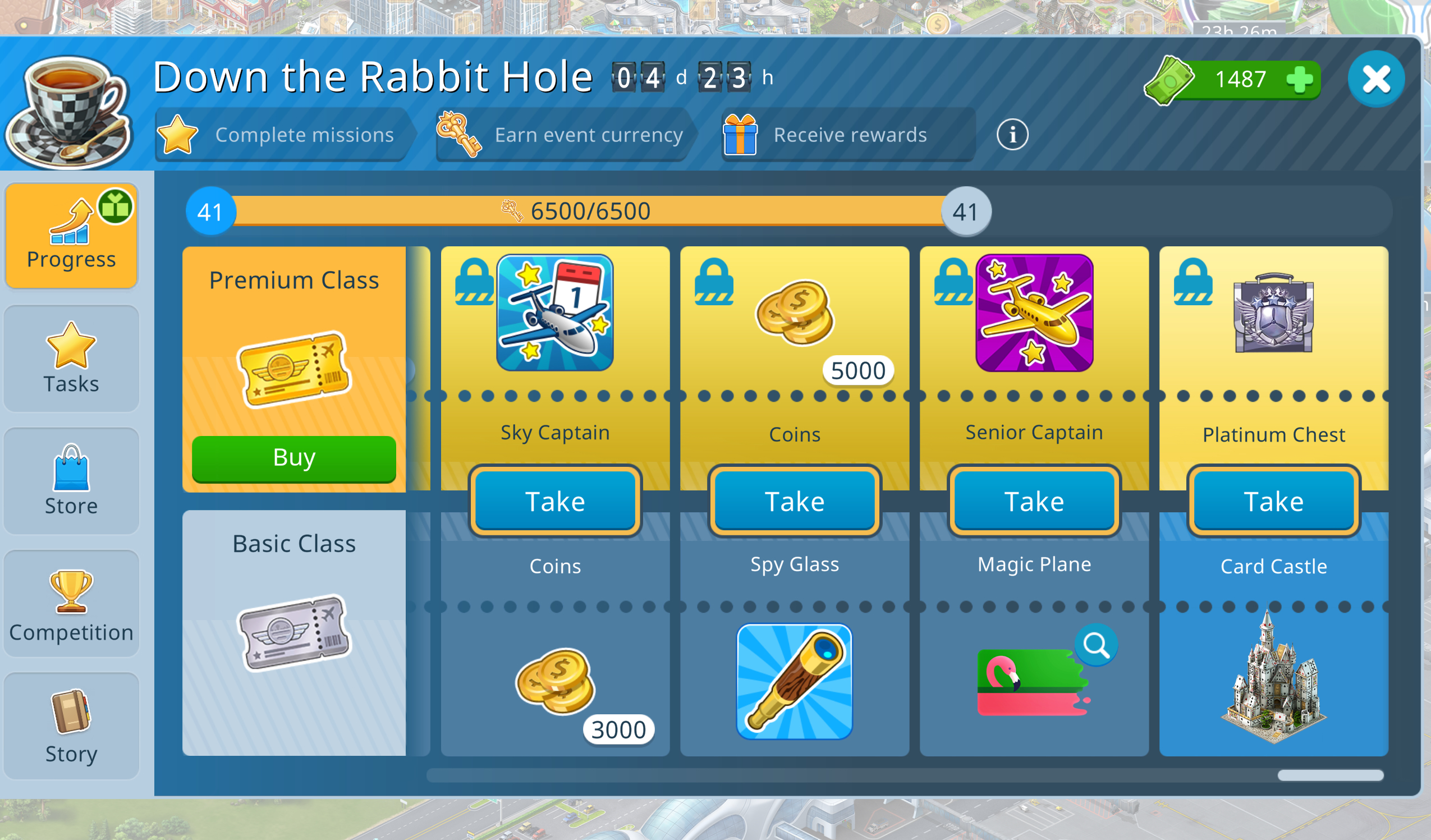This screenshot has height=840, width=1431.
Task: Open the Tasks tab
Action: [72, 359]
